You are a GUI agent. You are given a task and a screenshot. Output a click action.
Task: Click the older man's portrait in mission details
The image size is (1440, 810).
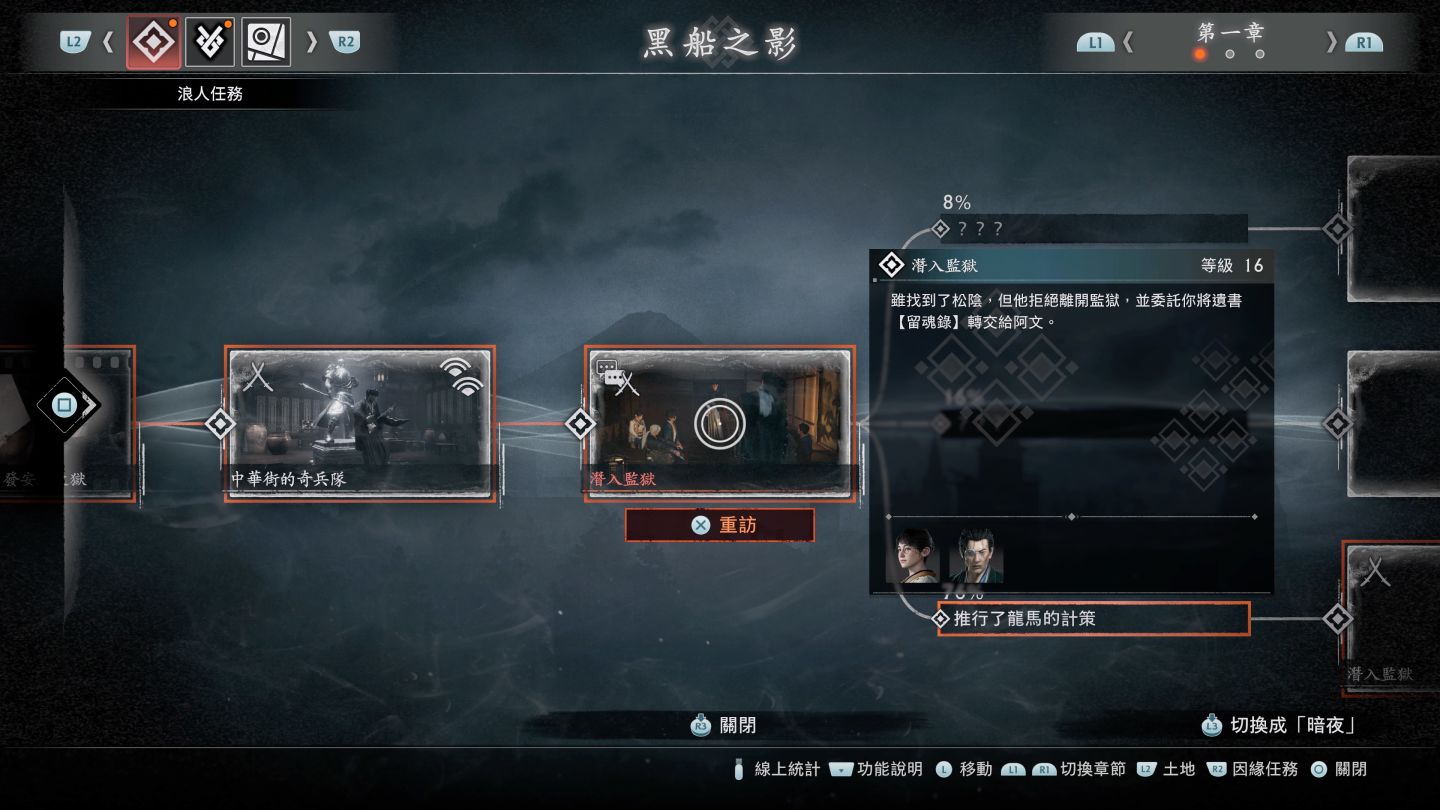click(975, 555)
